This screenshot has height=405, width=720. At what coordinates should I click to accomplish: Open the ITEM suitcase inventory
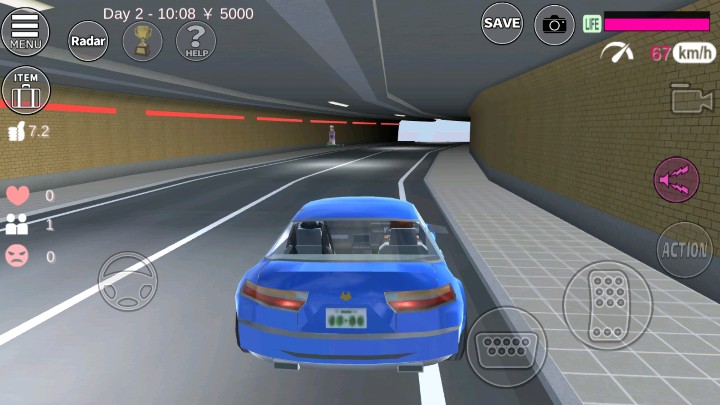tap(25, 90)
